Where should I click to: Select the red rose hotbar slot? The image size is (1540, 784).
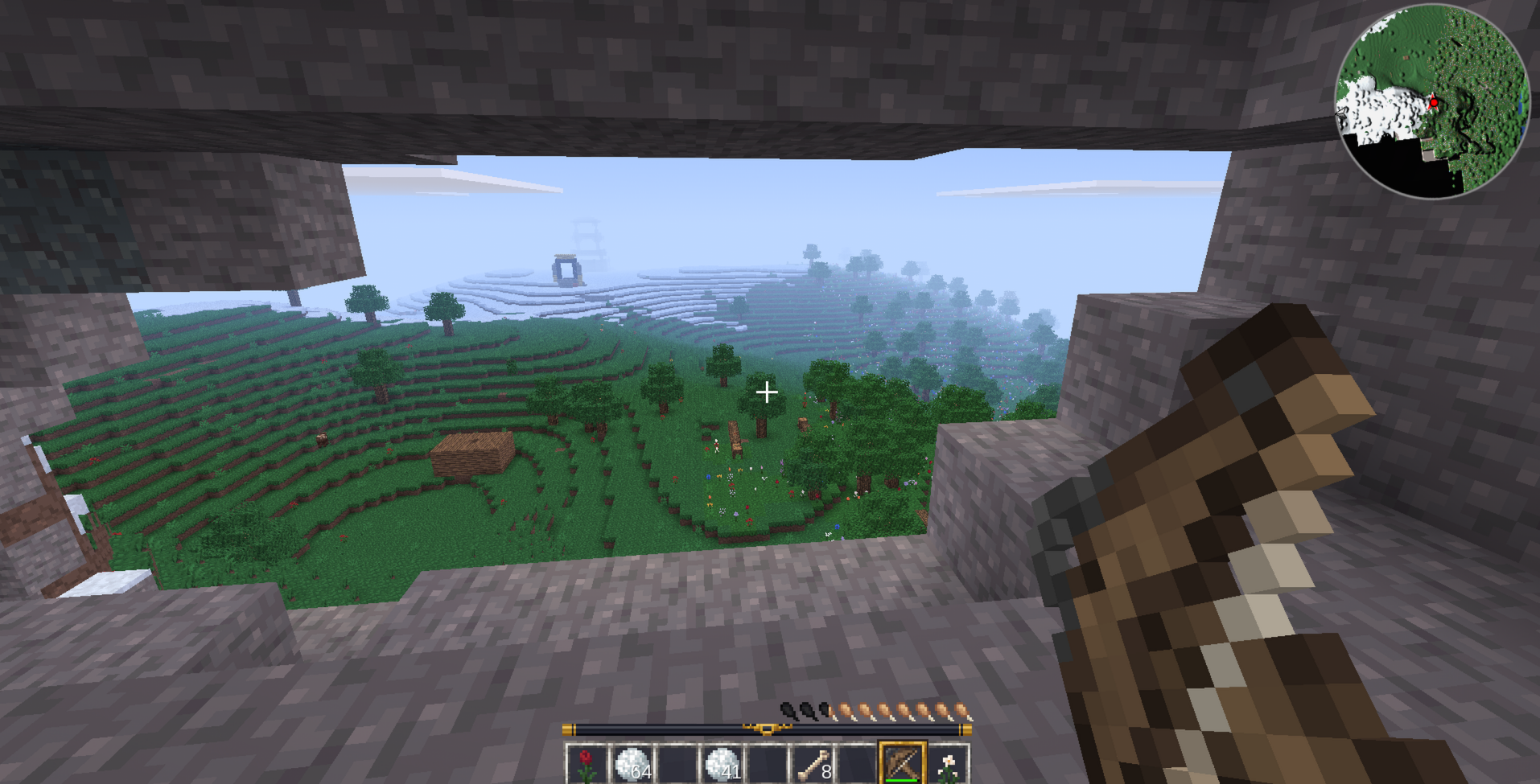tap(587, 763)
